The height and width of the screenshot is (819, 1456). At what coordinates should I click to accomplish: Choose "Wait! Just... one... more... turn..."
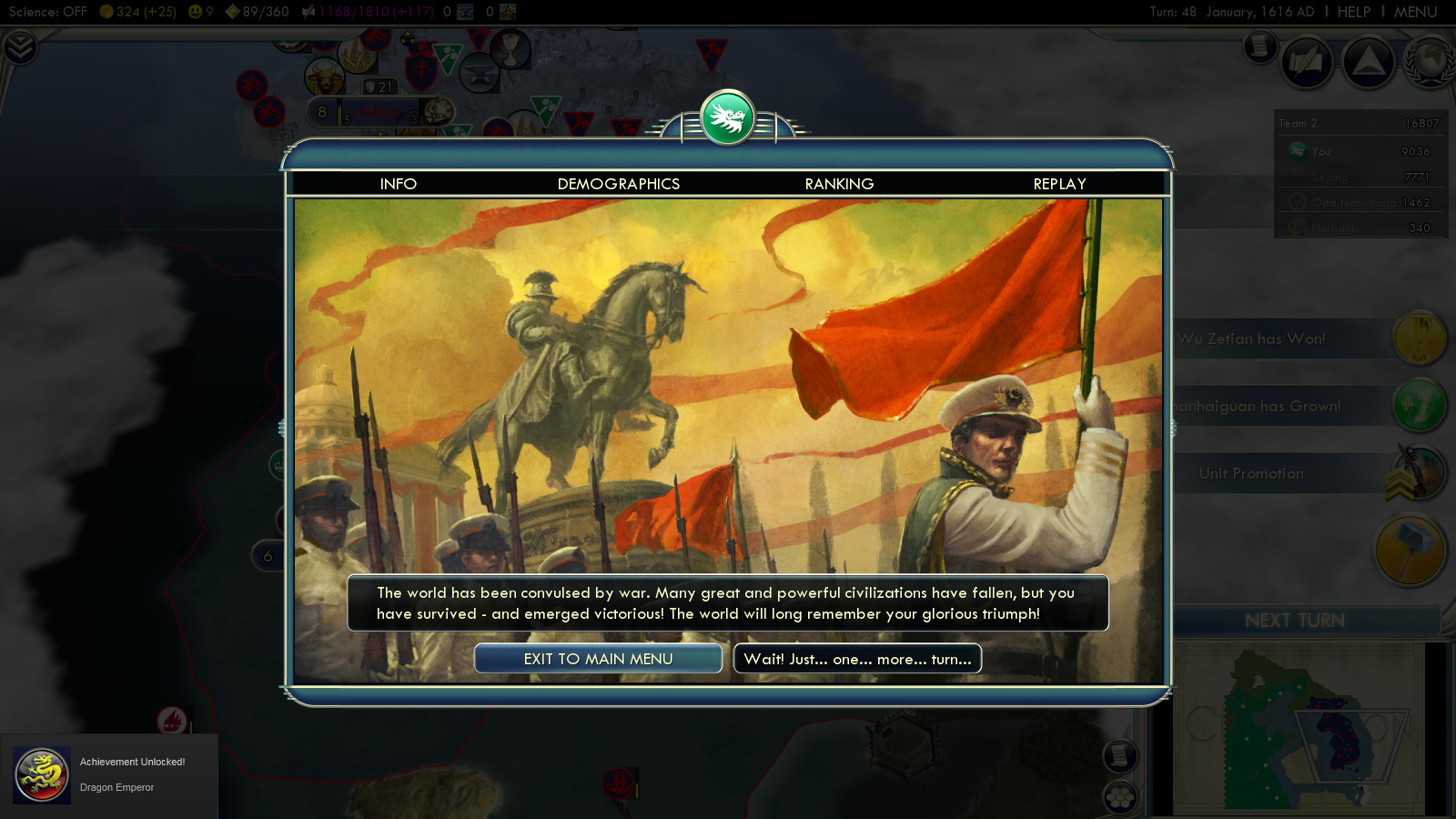[857, 659]
